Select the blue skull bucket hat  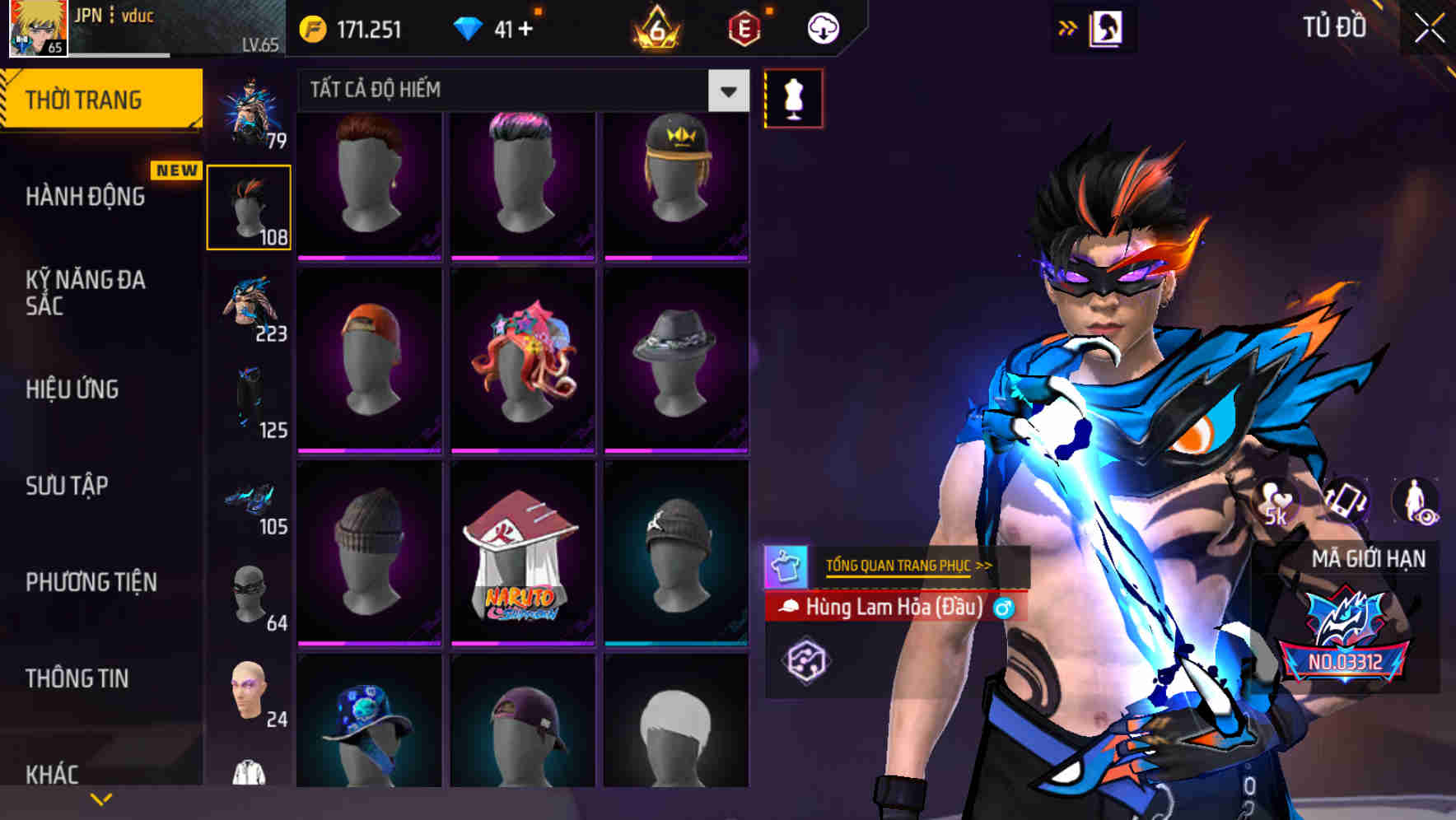368,721
